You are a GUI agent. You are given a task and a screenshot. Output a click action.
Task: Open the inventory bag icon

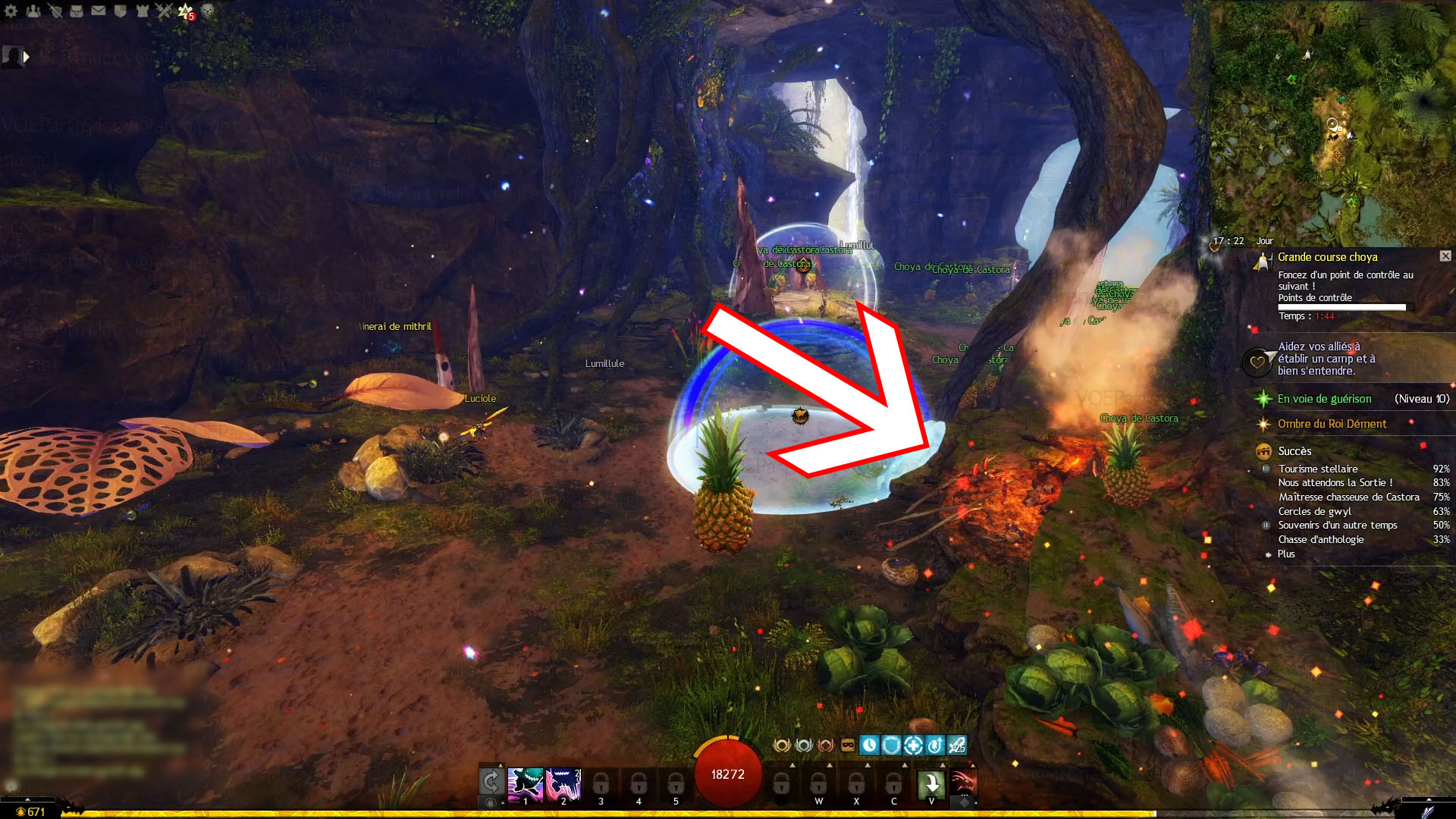pos(77,11)
